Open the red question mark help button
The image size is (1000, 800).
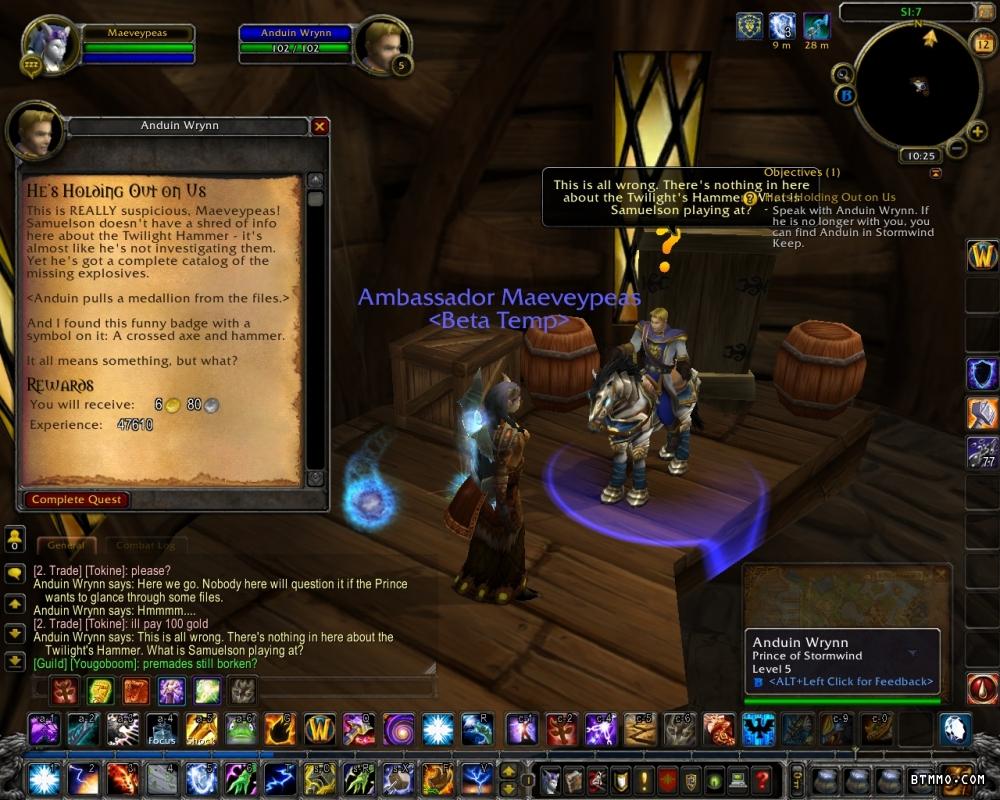(x=762, y=779)
